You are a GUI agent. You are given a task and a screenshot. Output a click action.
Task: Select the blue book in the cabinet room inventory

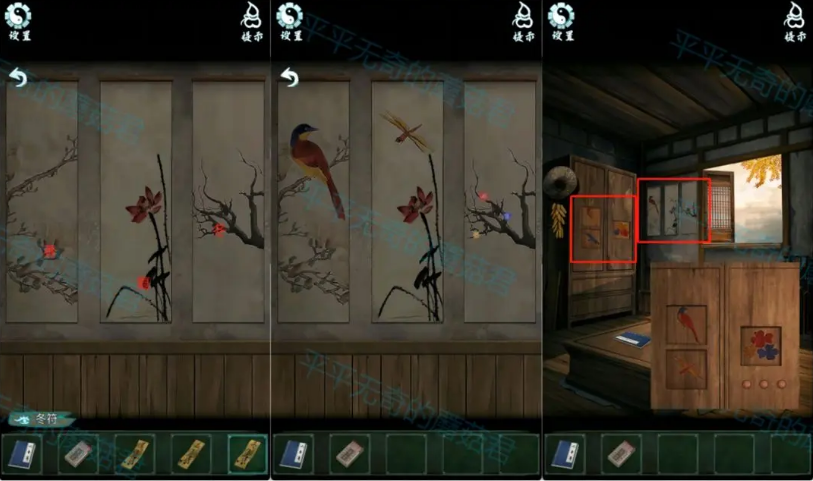coord(566,453)
